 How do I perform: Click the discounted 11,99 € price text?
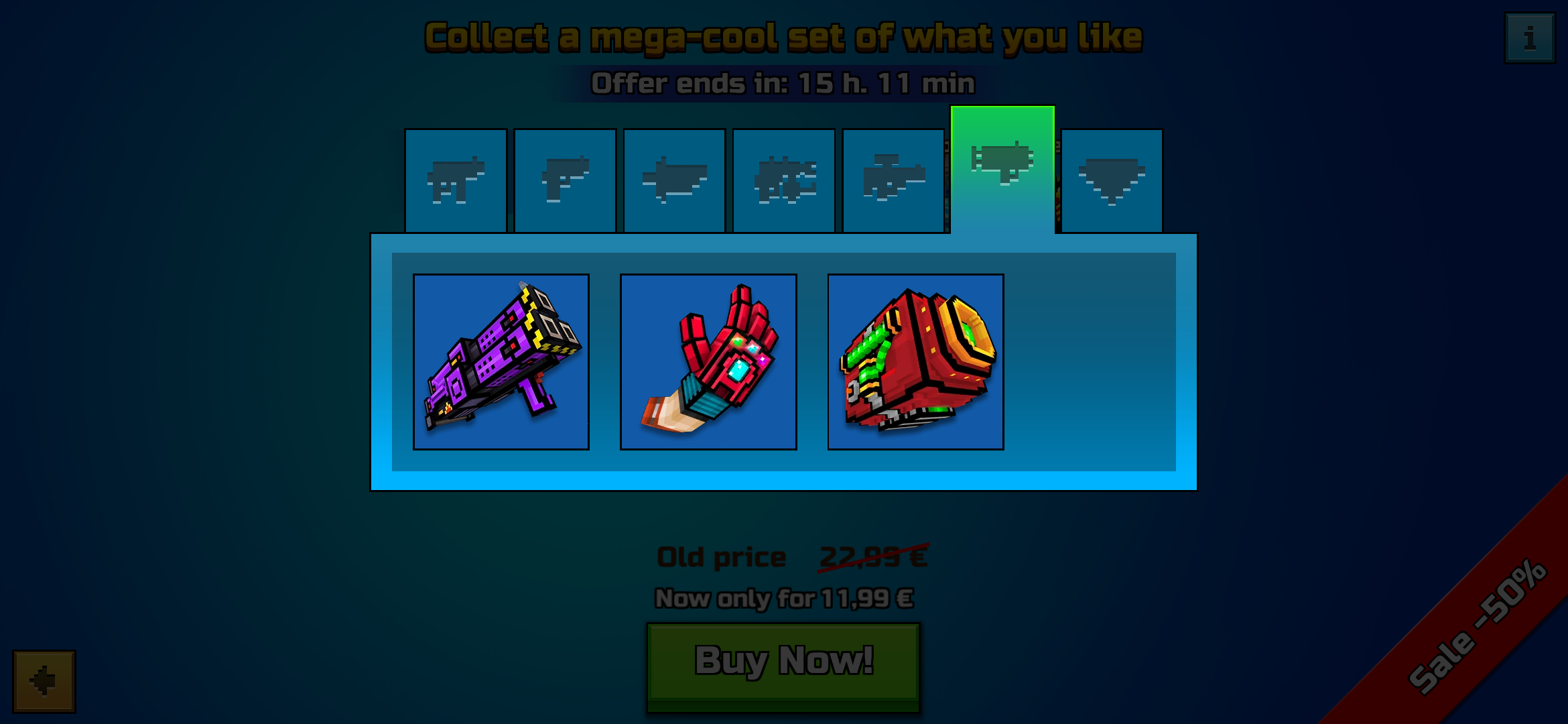point(784,599)
